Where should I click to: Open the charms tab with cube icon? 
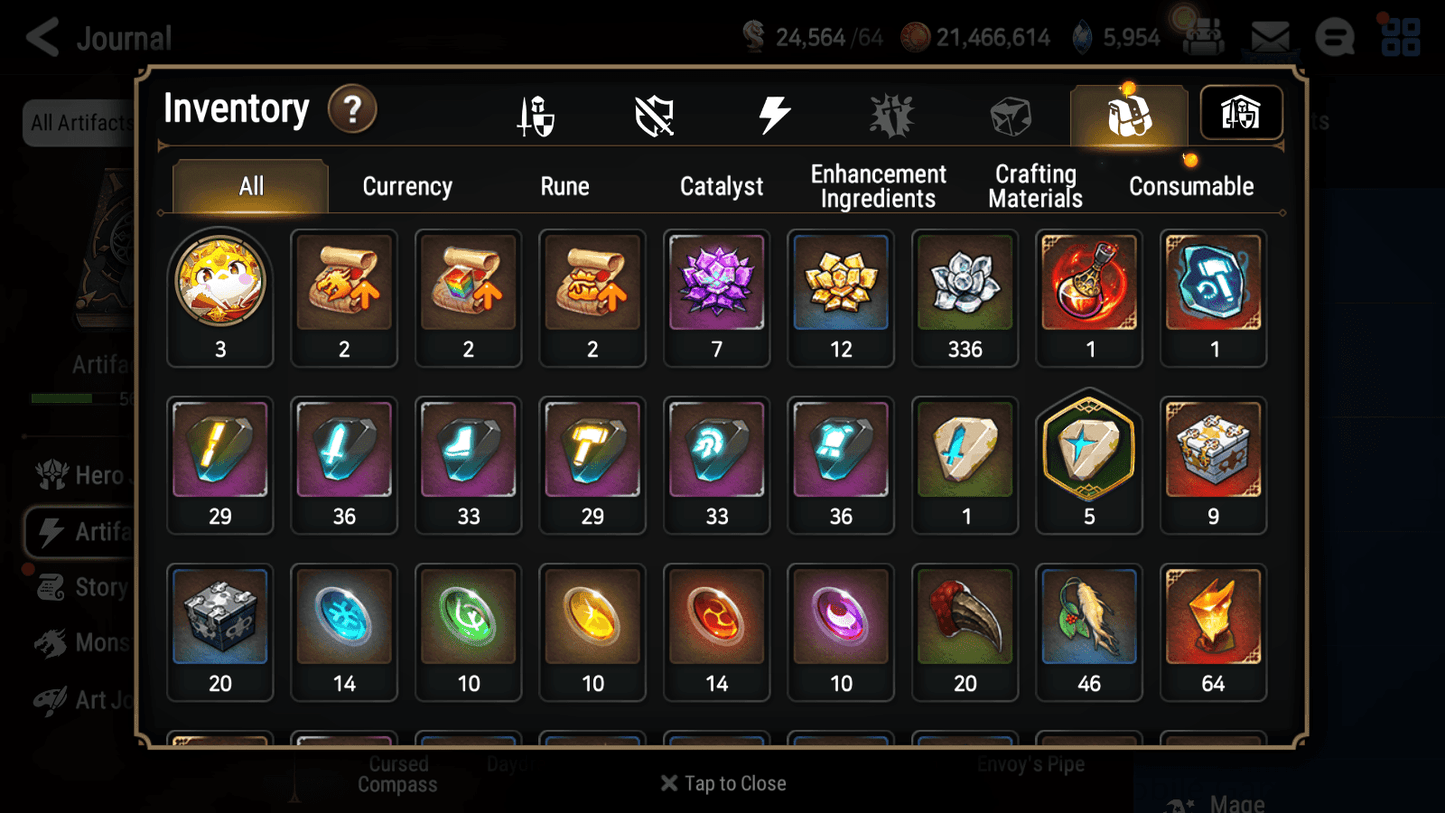pyautogui.click(x=1011, y=113)
